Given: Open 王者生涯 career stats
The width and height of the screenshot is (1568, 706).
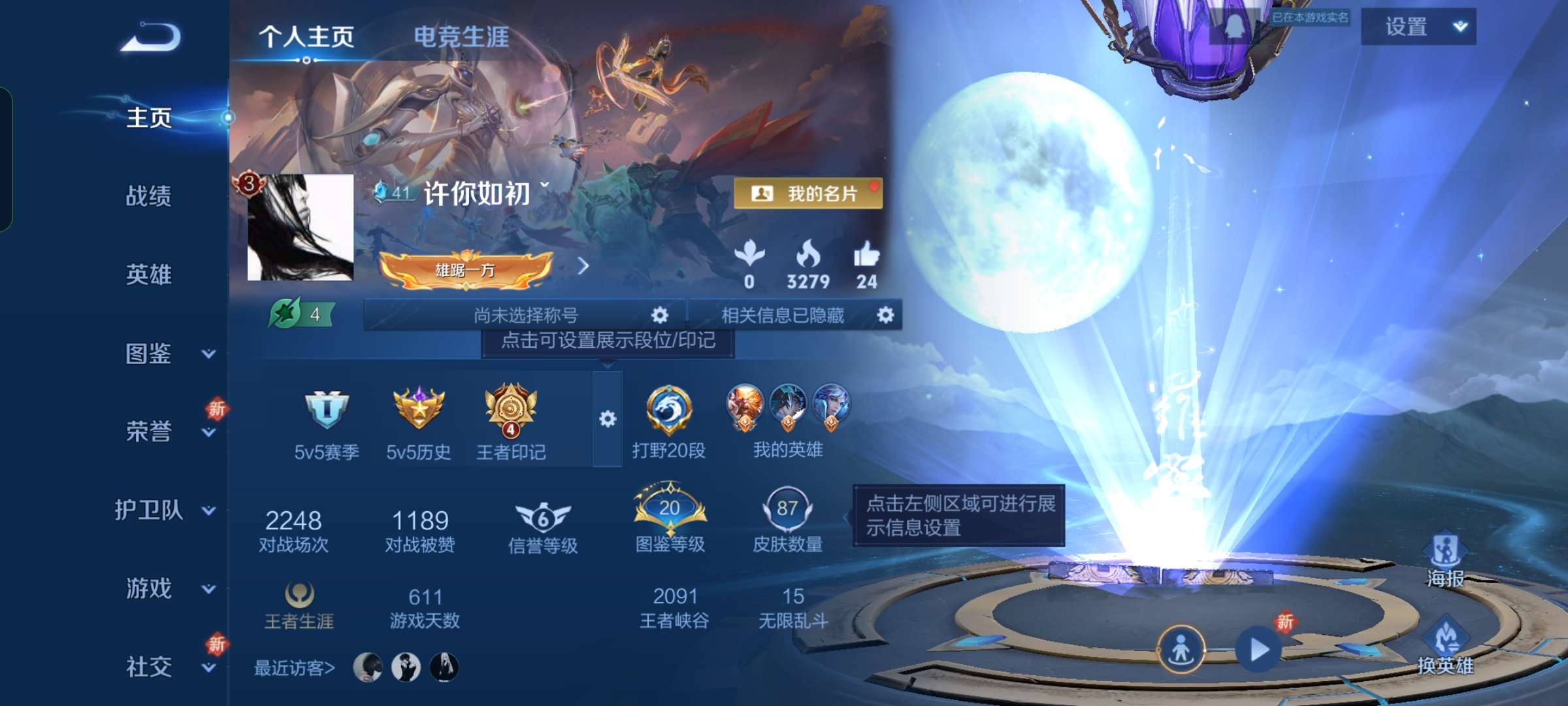Looking at the screenshot, I should 301,601.
